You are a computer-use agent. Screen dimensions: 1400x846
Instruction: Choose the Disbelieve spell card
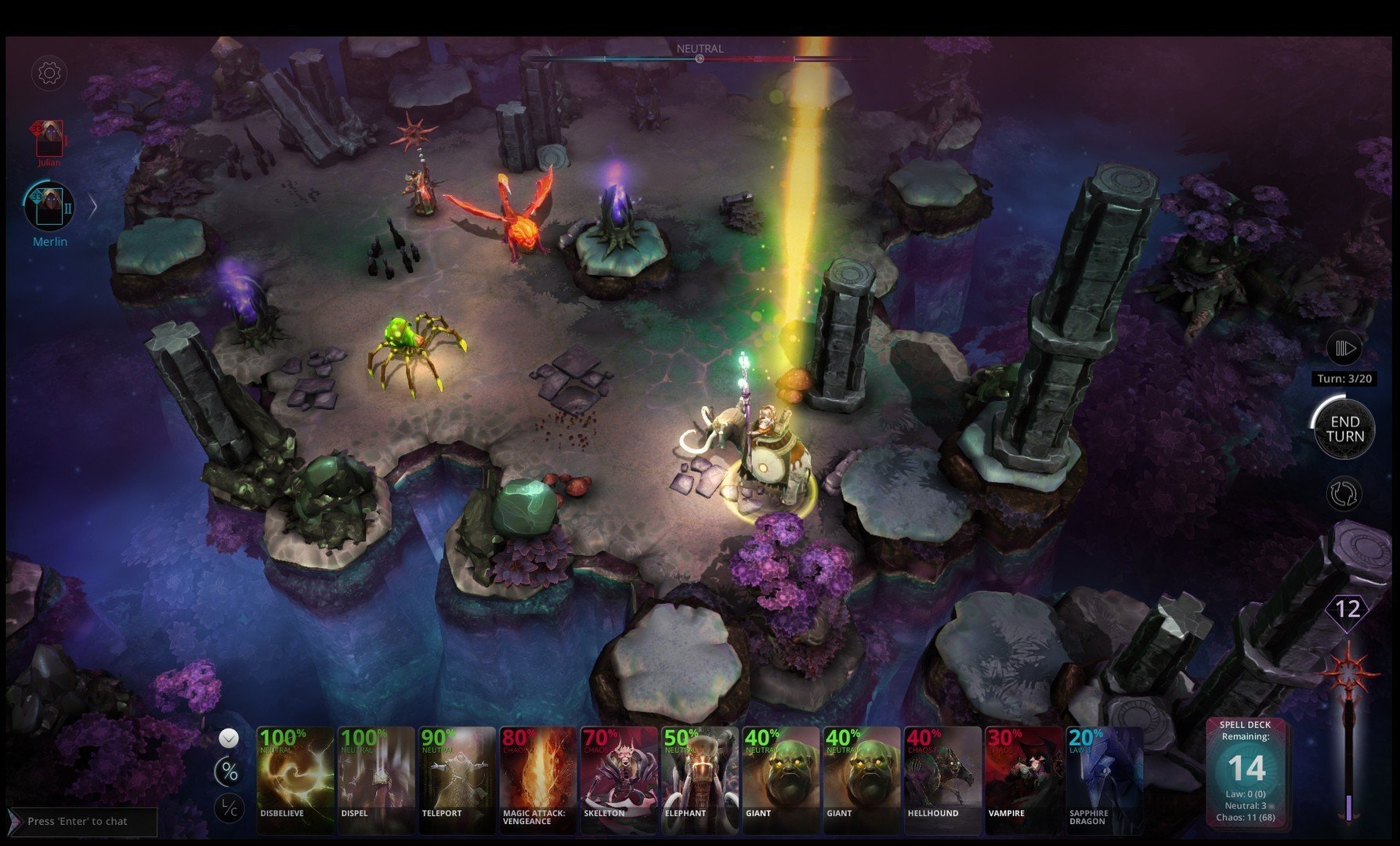295,777
